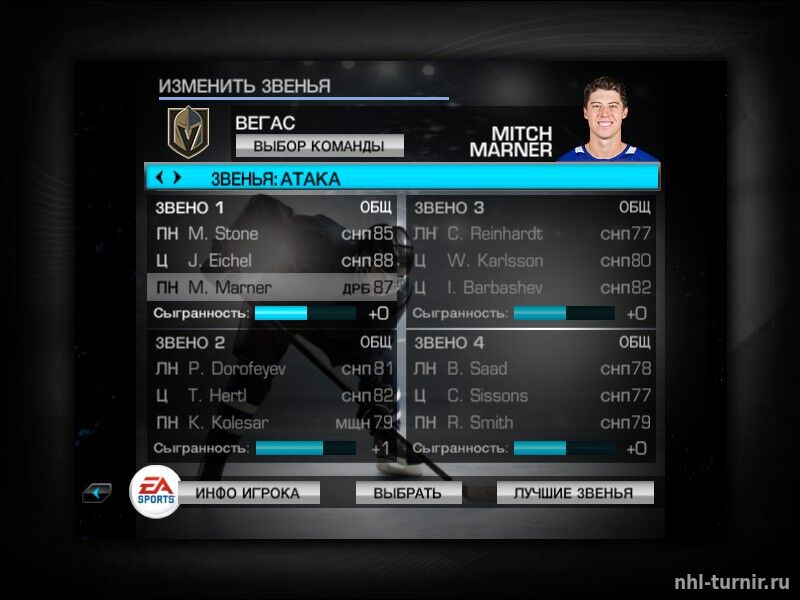The height and width of the screenshot is (600, 800).
Task: Choose center J. Eichel row
Action: tap(272, 261)
